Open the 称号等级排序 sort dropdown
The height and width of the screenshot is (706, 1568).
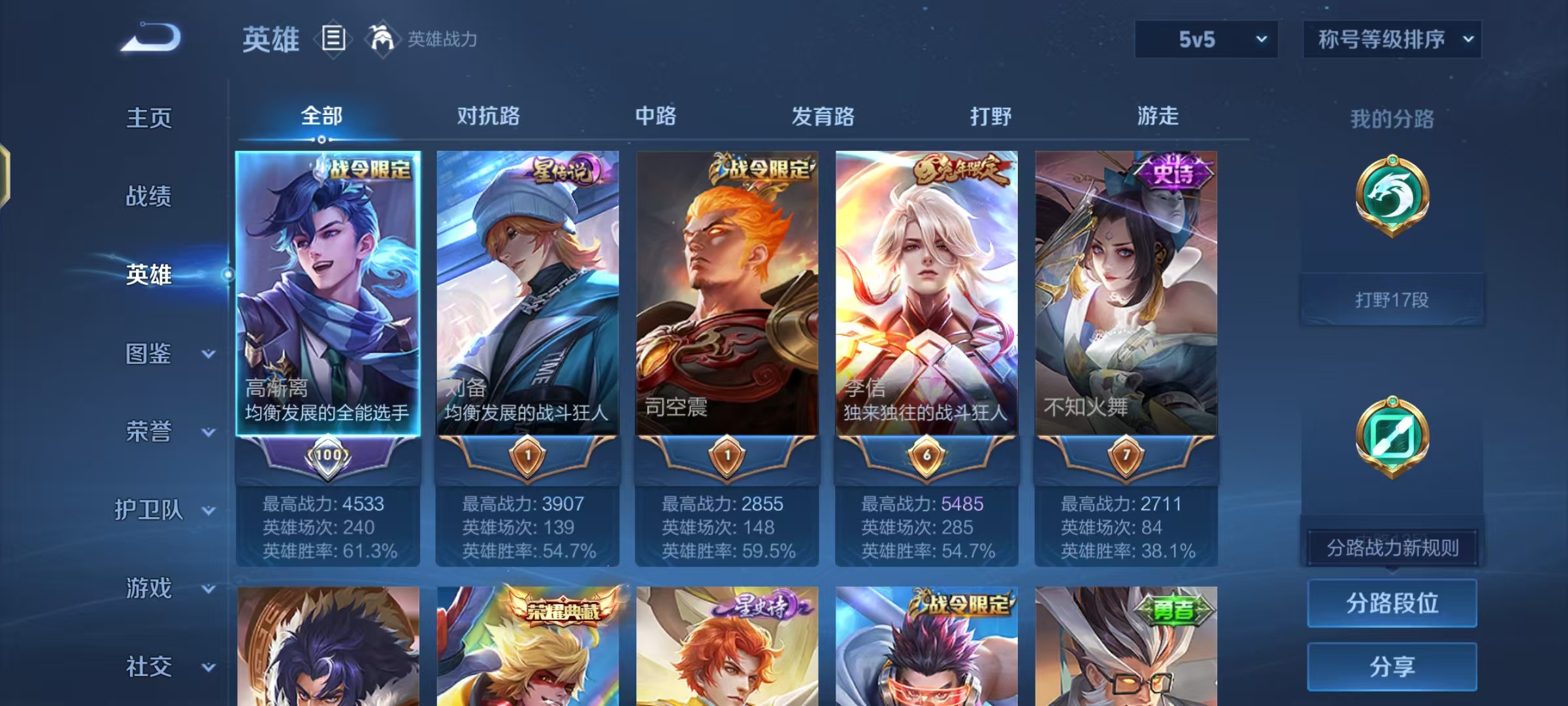(x=1392, y=39)
